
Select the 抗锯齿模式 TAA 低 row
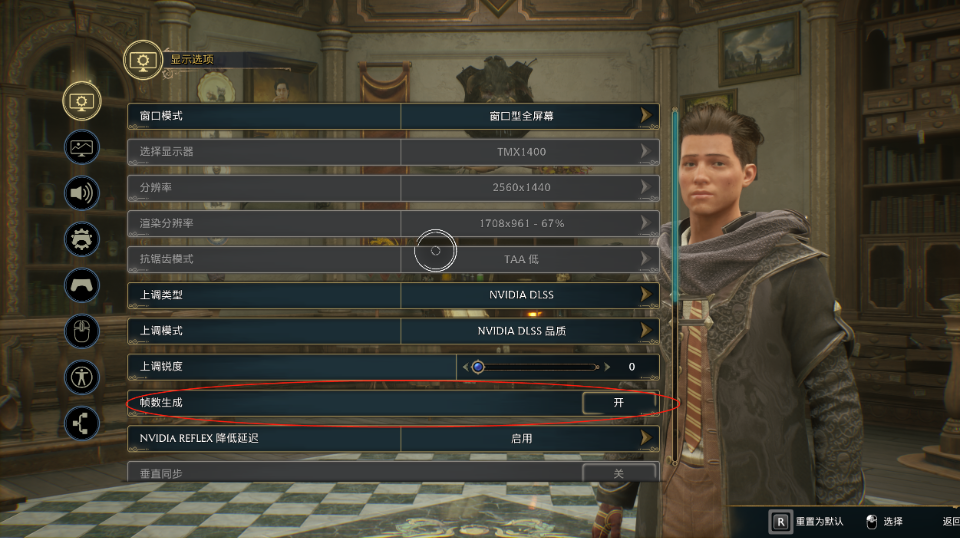click(393, 259)
